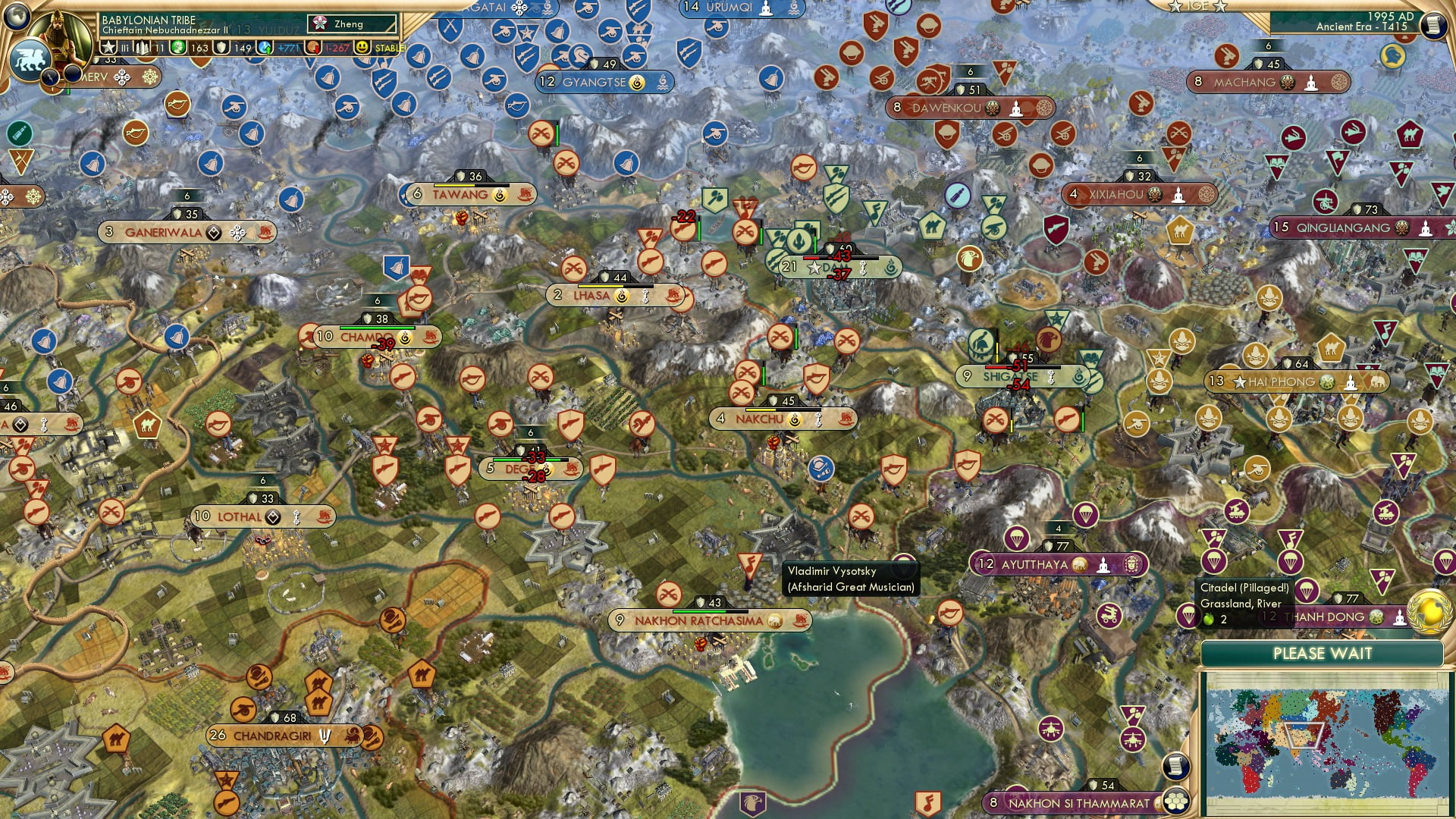
Task: Click the Buddhism religion icon on Machang's banner
Action: click(x=1311, y=82)
